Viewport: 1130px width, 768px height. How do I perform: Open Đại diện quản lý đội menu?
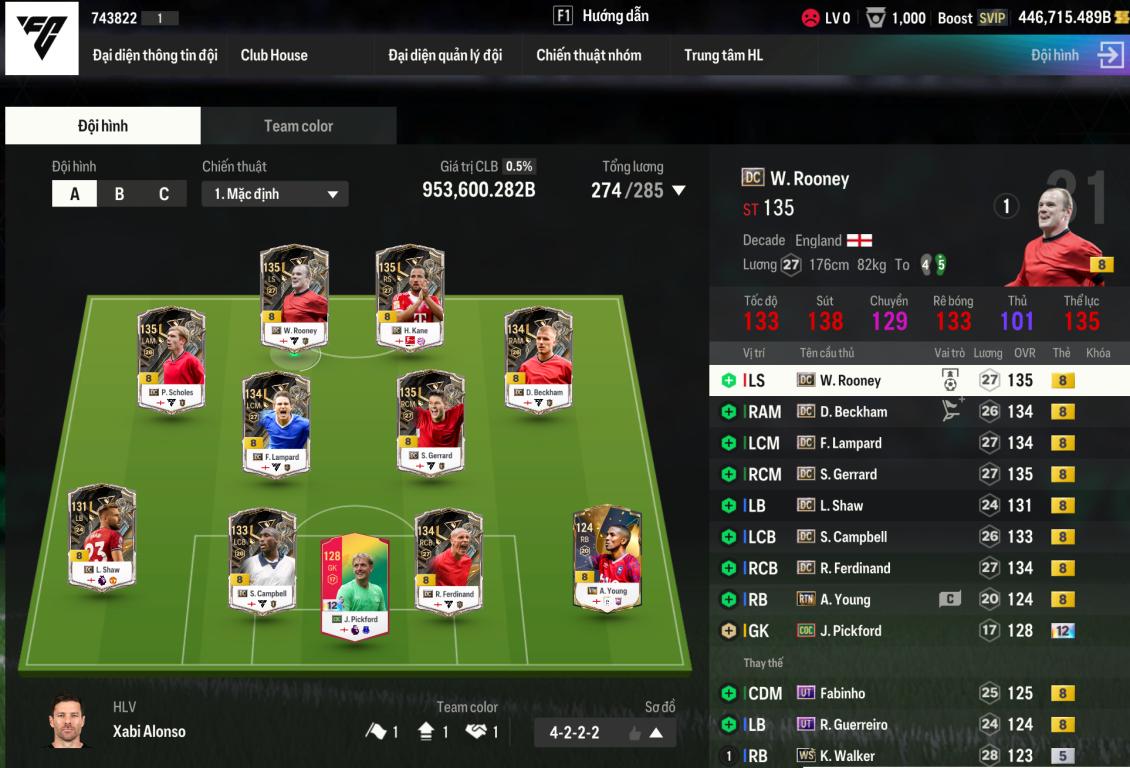pyautogui.click(x=445, y=55)
